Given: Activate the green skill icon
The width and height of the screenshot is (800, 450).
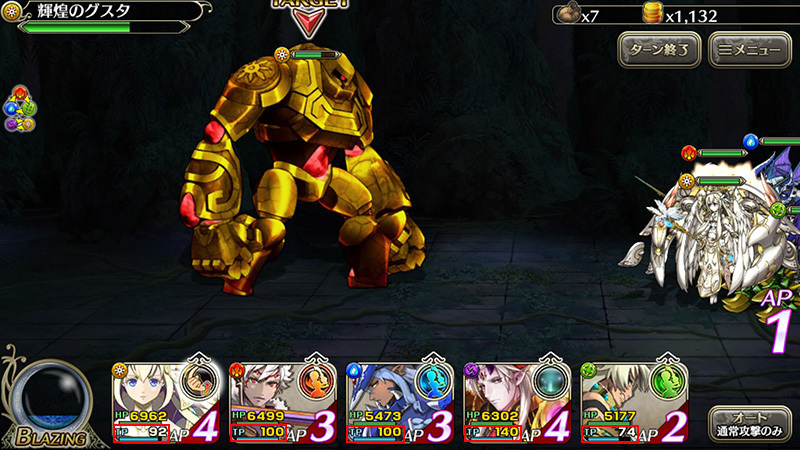Looking at the screenshot, I should coord(669,382).
